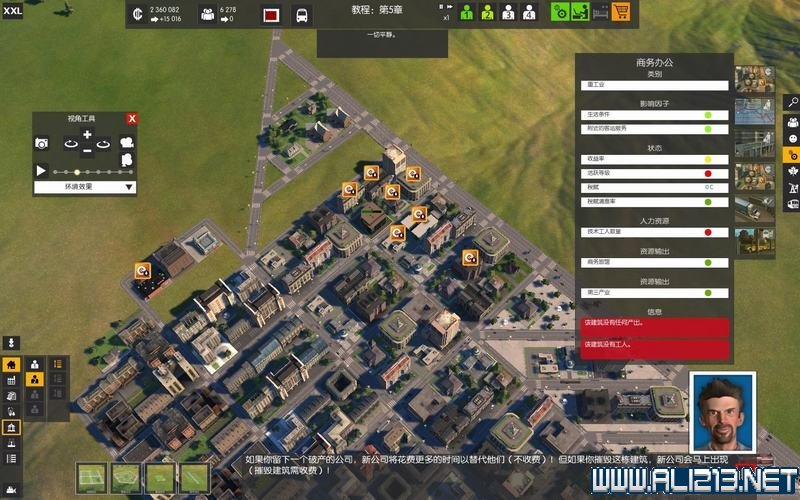Set game speed to level 1

tap(466, 13)
